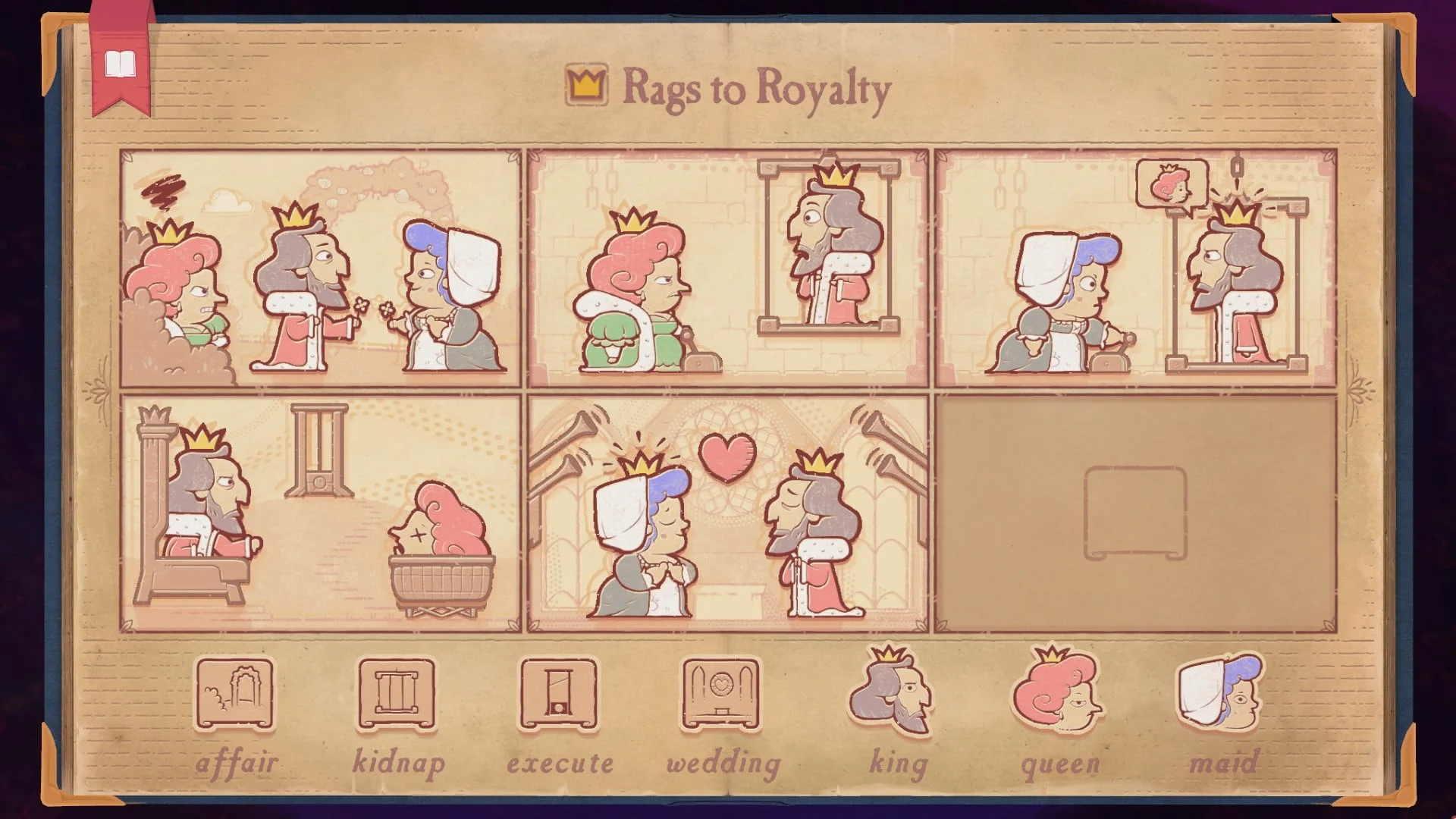Viewport: 1456px width, 819px height.
Task: Click the 'maid' label text
Action: [x=1225, y=762]
